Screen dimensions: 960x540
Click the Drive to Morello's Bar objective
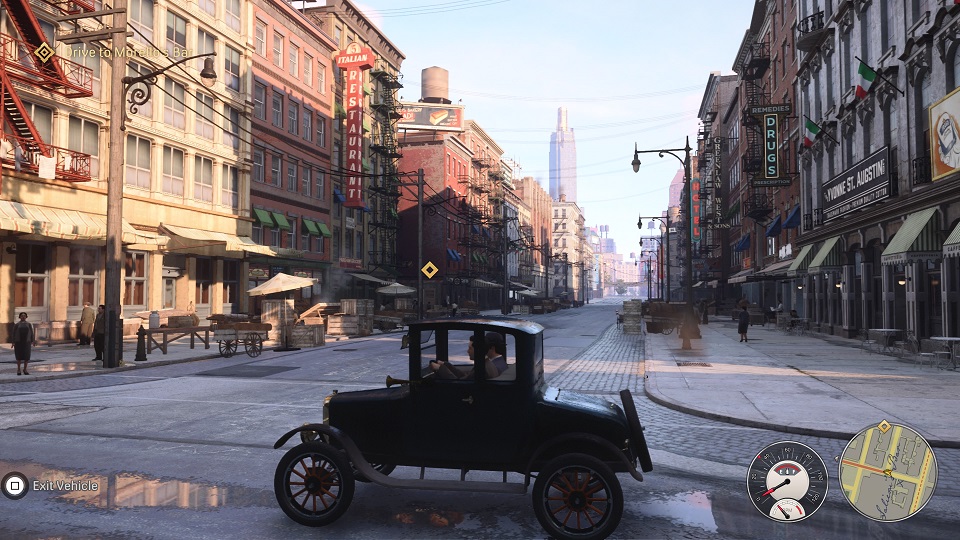click(x=113, y=52)
